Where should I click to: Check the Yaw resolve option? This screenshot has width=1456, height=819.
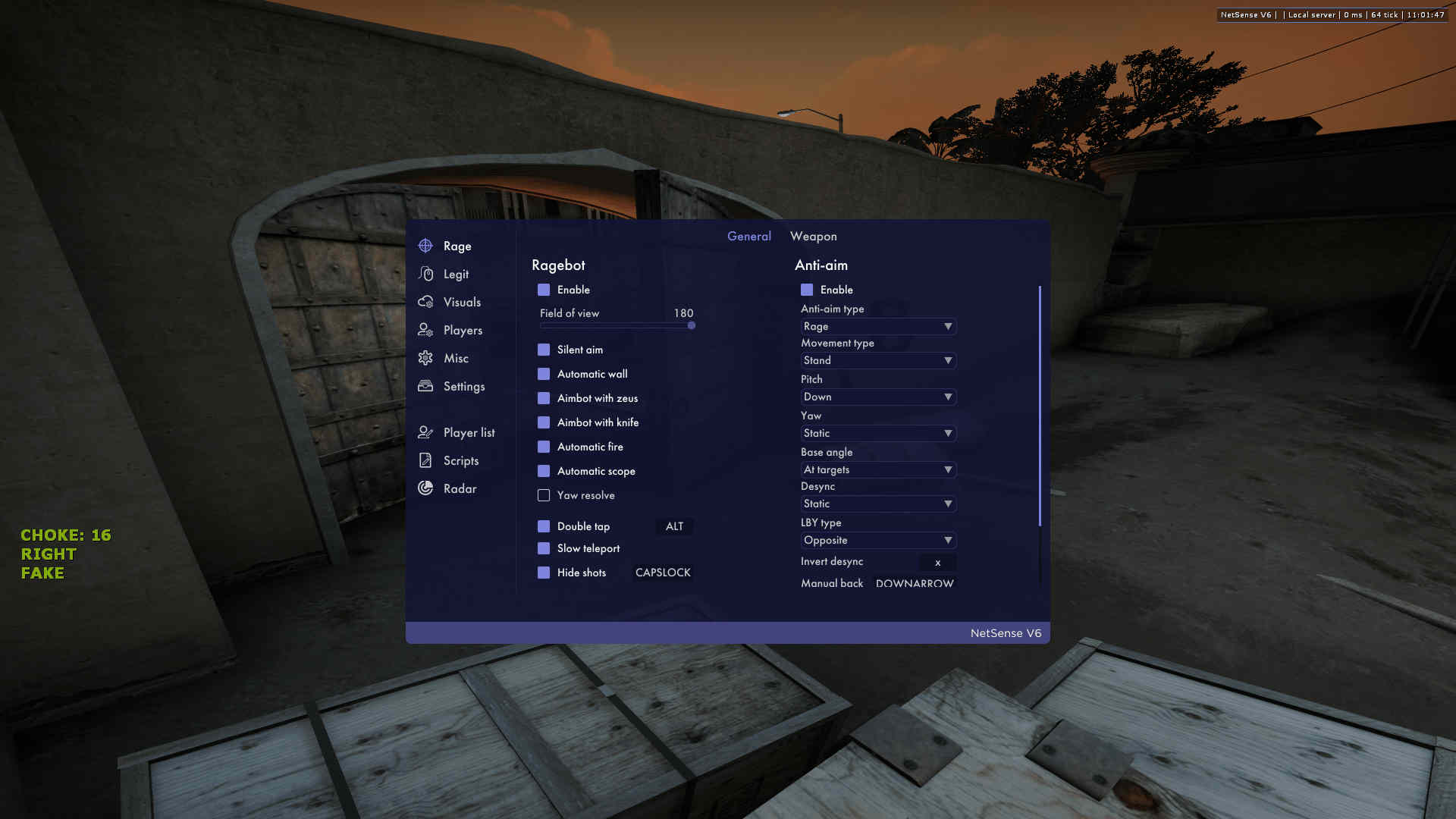[544, 495]
